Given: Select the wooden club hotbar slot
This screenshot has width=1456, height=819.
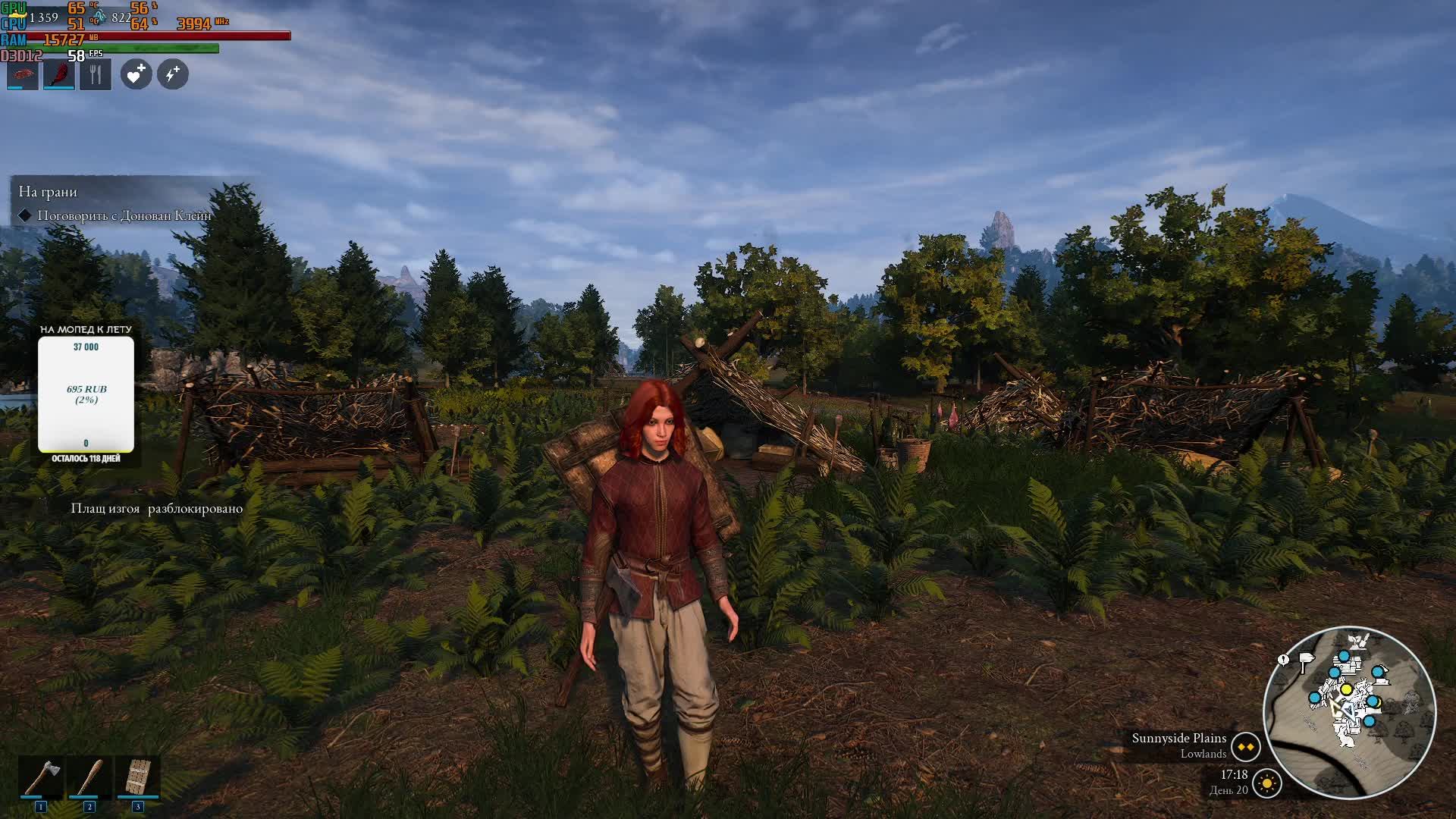Looking at the screenshot, I should [x=89, y=777].
